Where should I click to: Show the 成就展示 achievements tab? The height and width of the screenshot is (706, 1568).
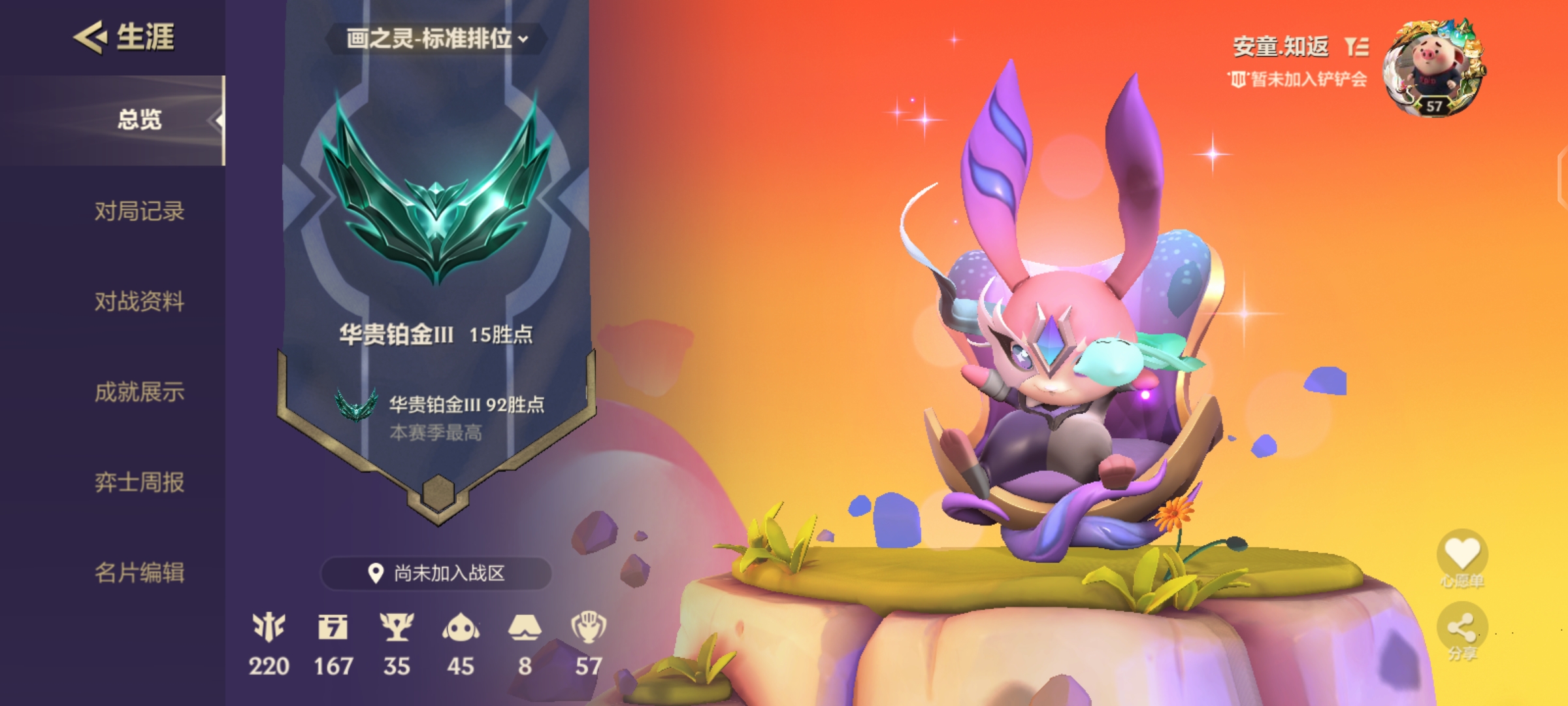click(x=139, y=392)
